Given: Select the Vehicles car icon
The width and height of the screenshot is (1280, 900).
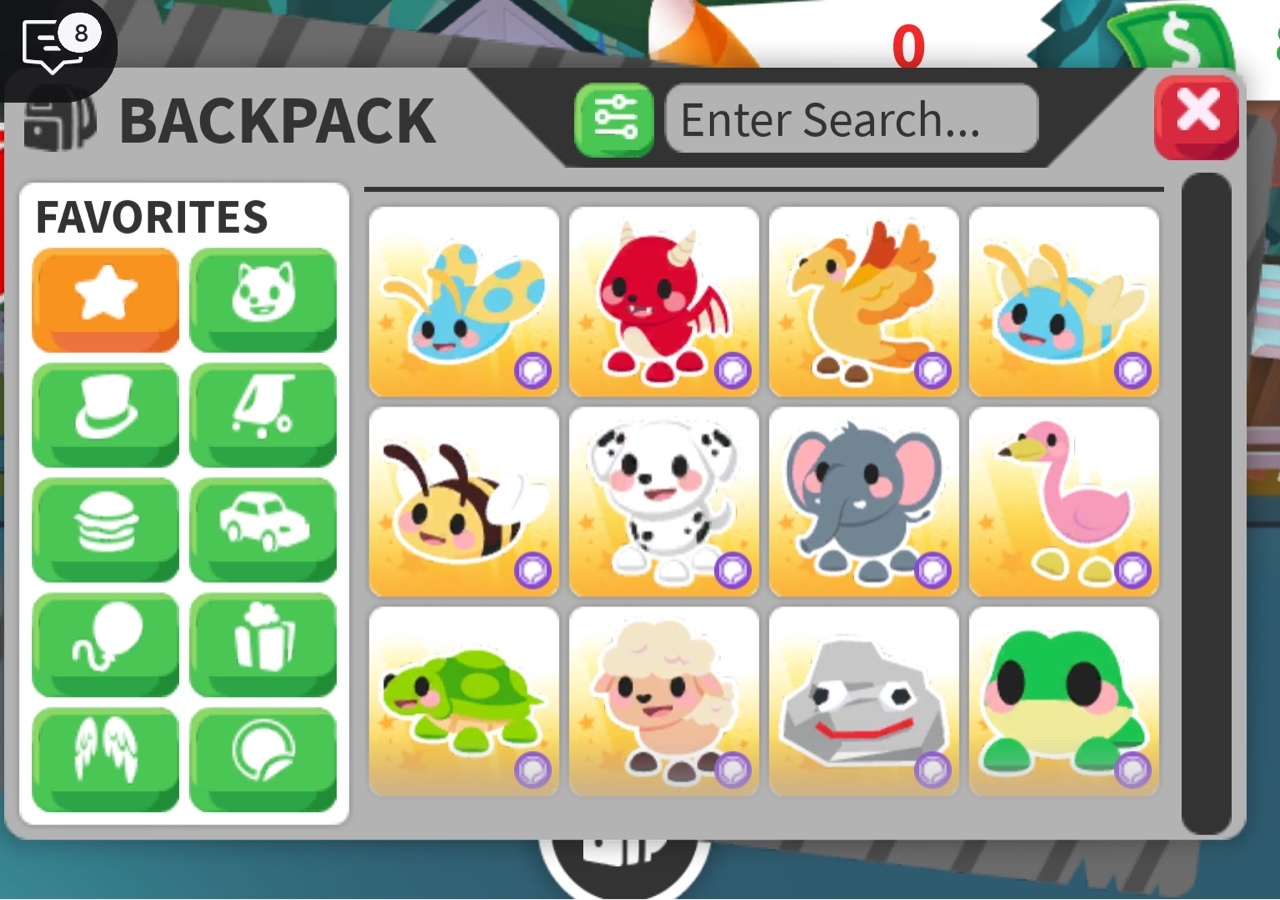Looking at the screenshot, I should (x=263, y=529).
